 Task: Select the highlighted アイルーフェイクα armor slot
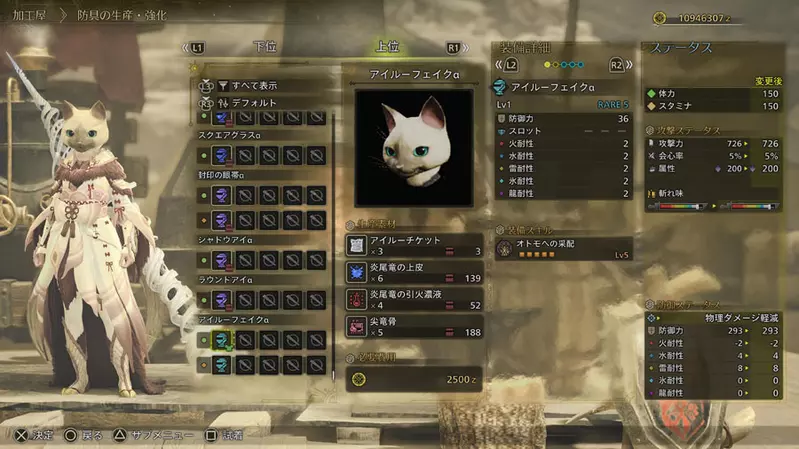tap(223, 340)
